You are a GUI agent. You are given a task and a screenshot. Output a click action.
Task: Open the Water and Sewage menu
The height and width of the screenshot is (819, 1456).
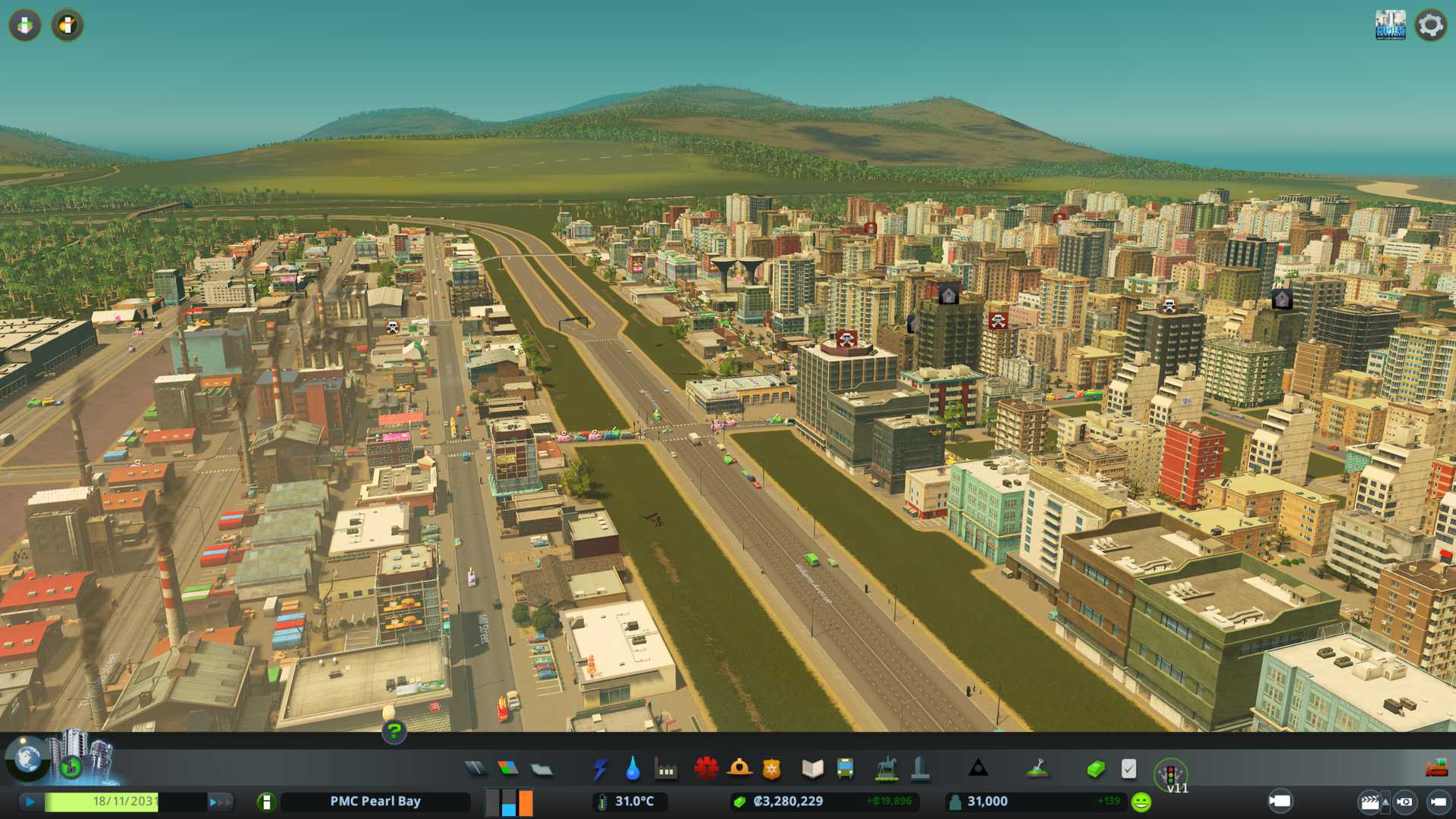click(x=632, y=769)
